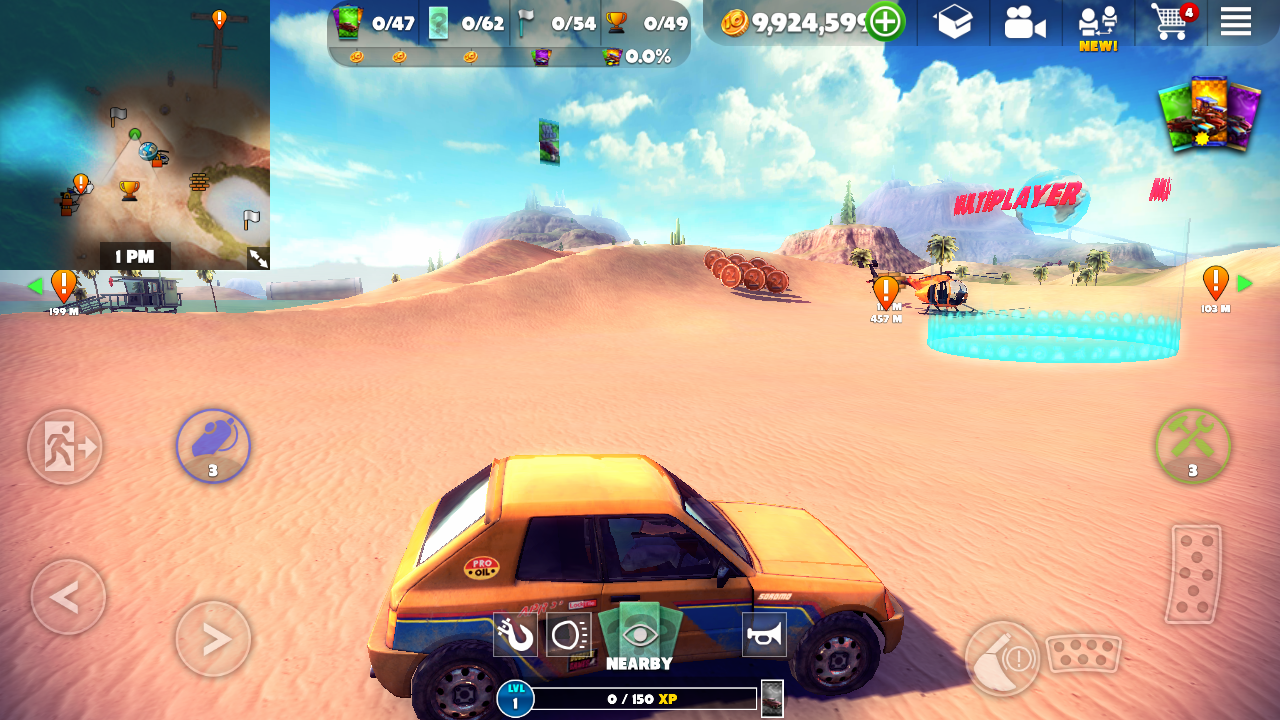The image size is (1280, 720).
Task: Steer left with the arrow button
Action: pos(68,597)
